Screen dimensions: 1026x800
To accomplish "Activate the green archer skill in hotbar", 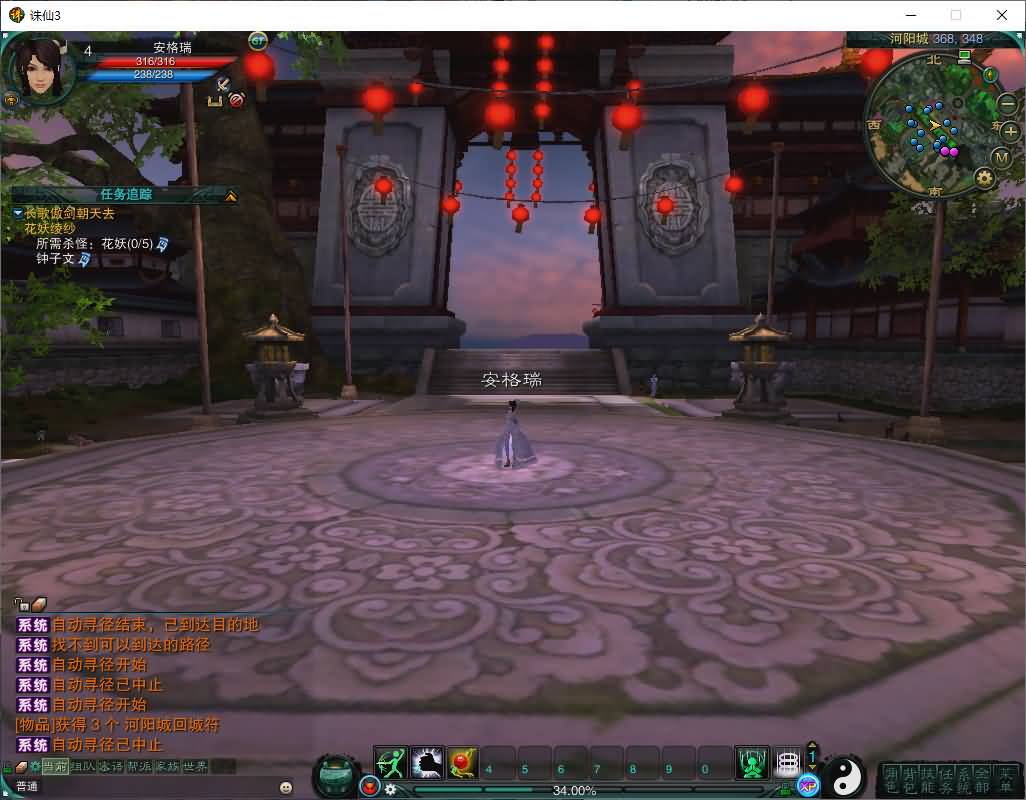I will 391,764.
